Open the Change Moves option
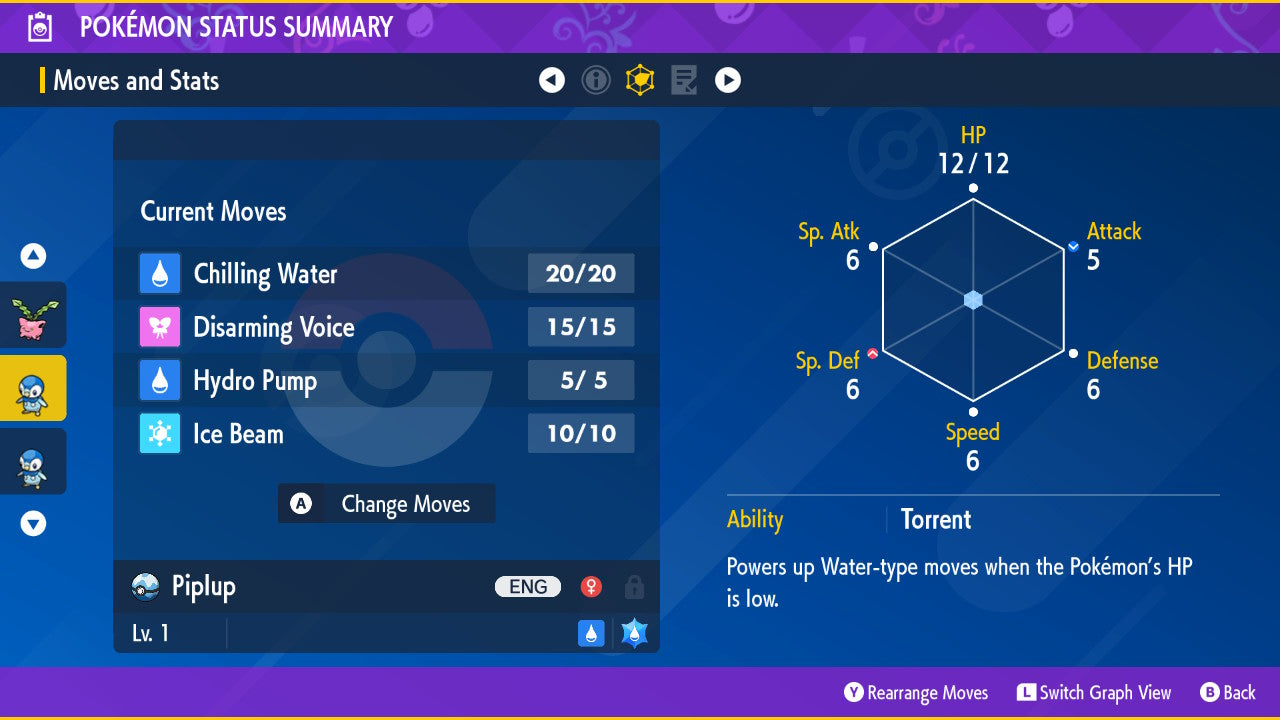Viewport: 1280px width, 720px height. pyautogui.click(x=386, y=504)
